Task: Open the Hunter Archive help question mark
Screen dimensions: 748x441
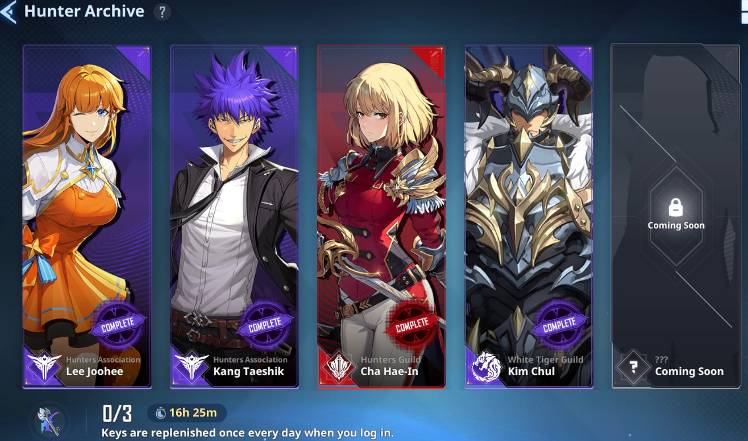Action: click(x=163, y=12)
